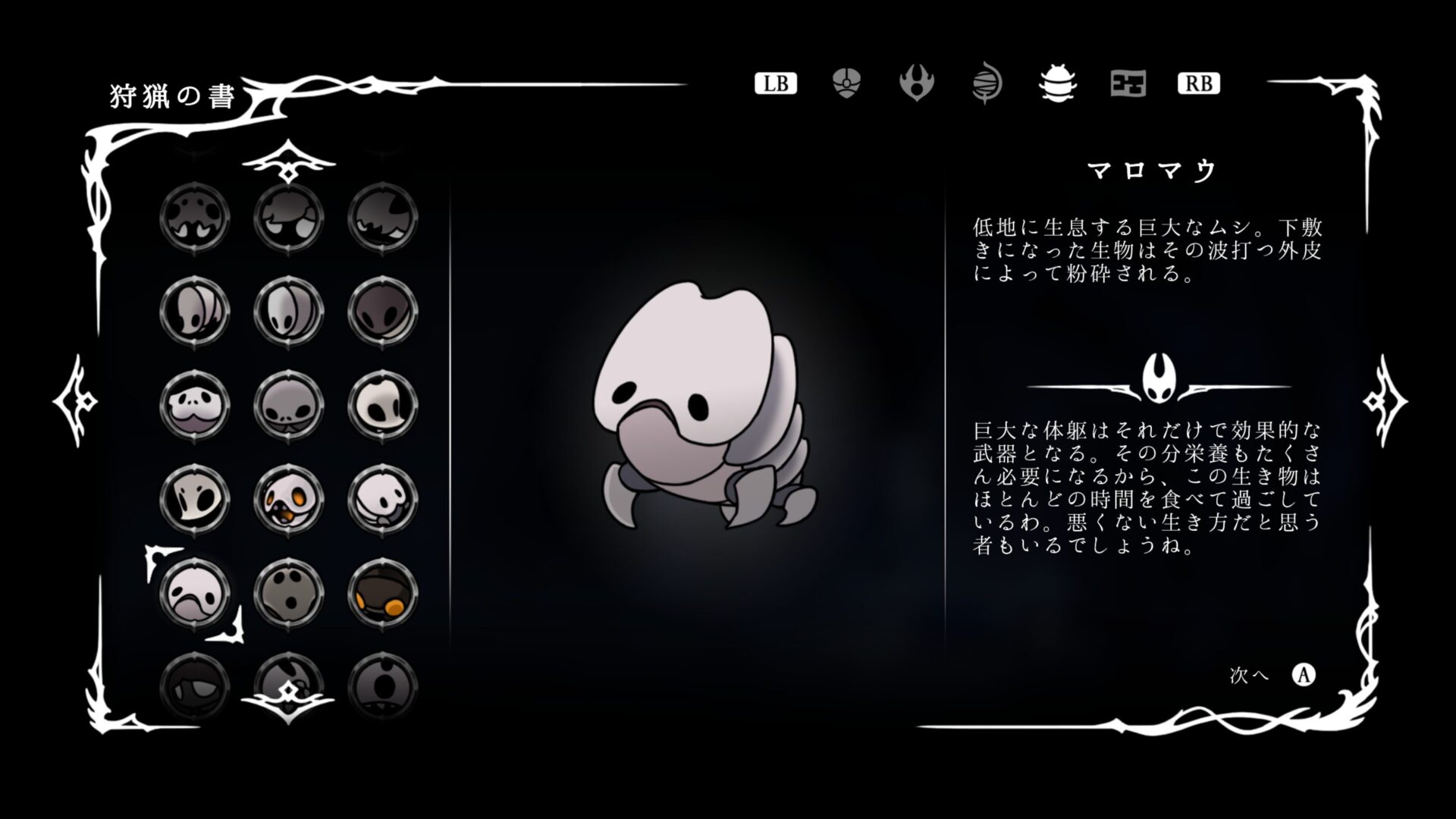Open the spiral Inventory tab icon

(987, 83)
